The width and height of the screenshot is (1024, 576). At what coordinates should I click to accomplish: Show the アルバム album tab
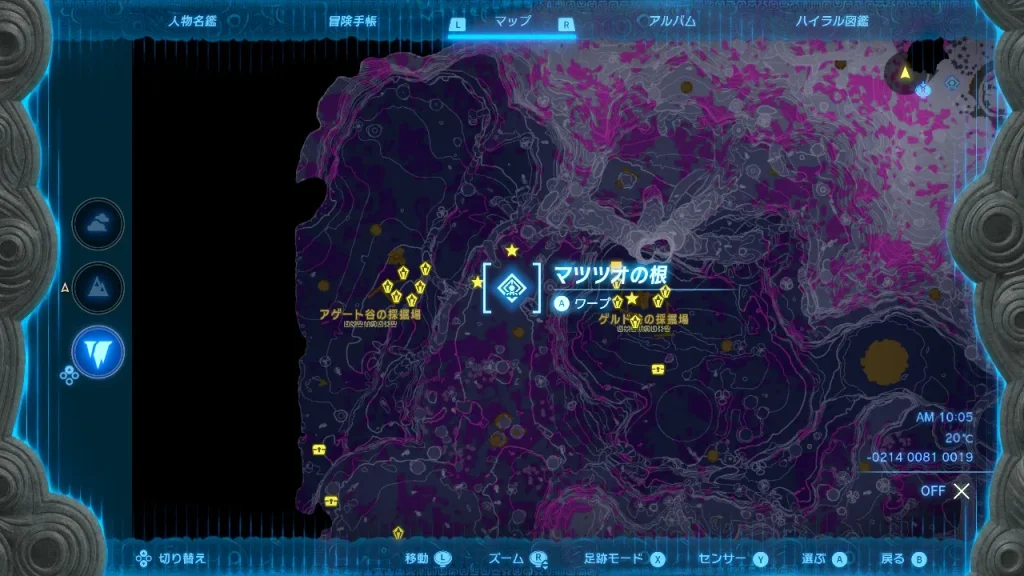tap(672, 20)
